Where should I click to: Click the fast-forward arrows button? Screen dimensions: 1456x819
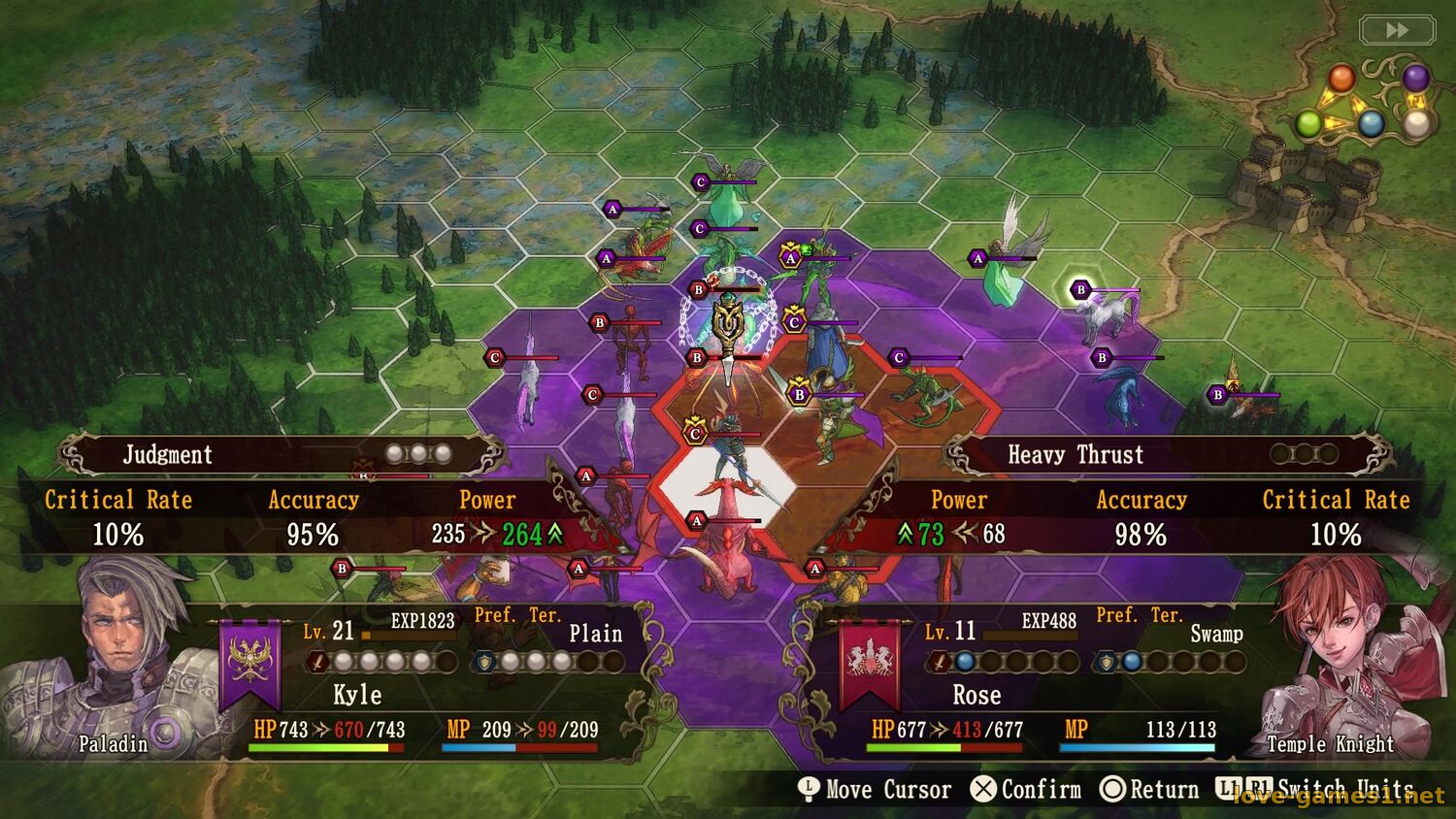click(1397, 30)
